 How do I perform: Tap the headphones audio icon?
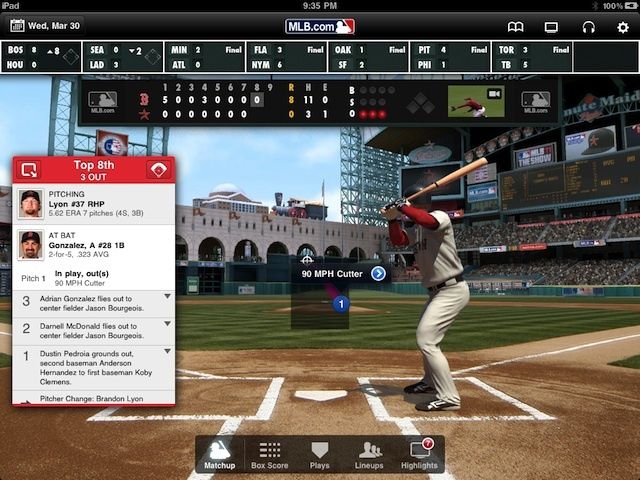588,27
